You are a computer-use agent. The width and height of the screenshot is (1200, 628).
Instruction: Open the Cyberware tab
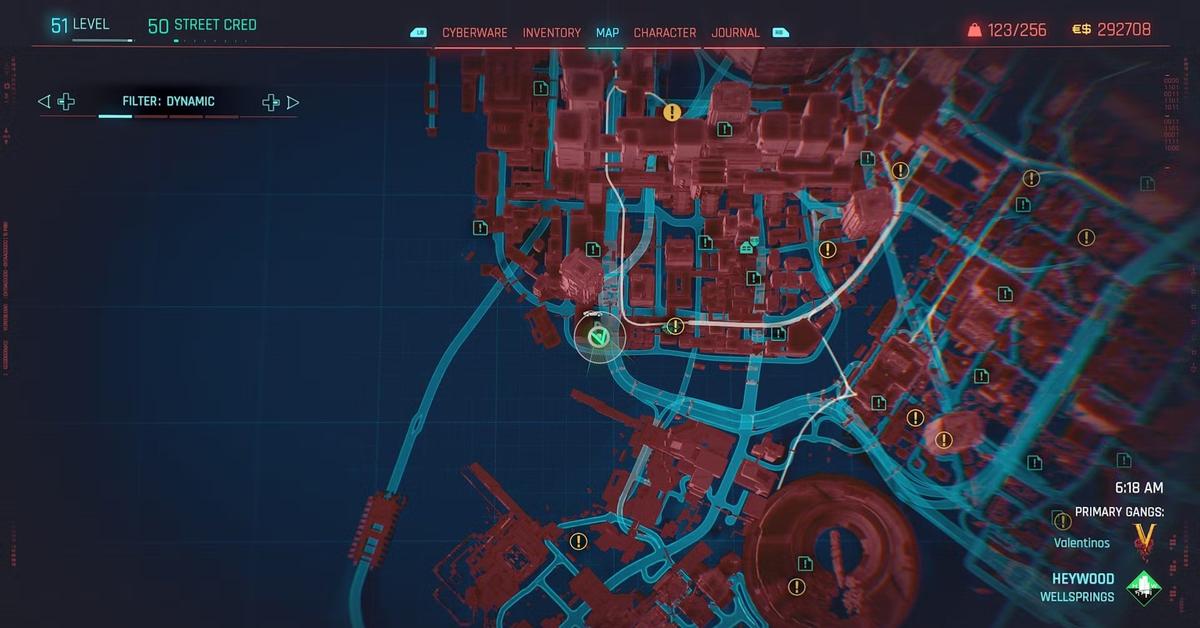coord(477,33)
